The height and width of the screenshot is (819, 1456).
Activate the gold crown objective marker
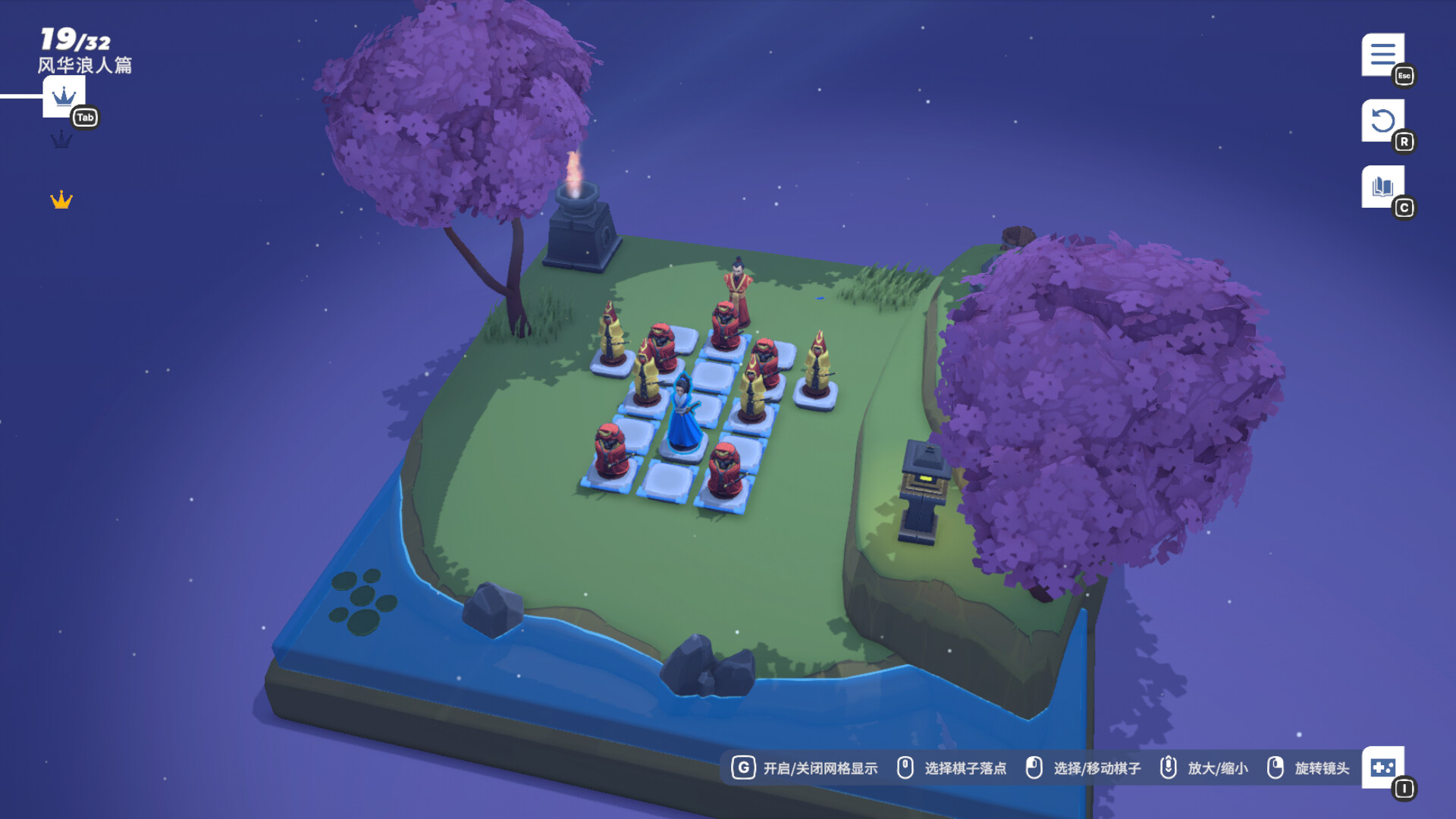(60, 199)
